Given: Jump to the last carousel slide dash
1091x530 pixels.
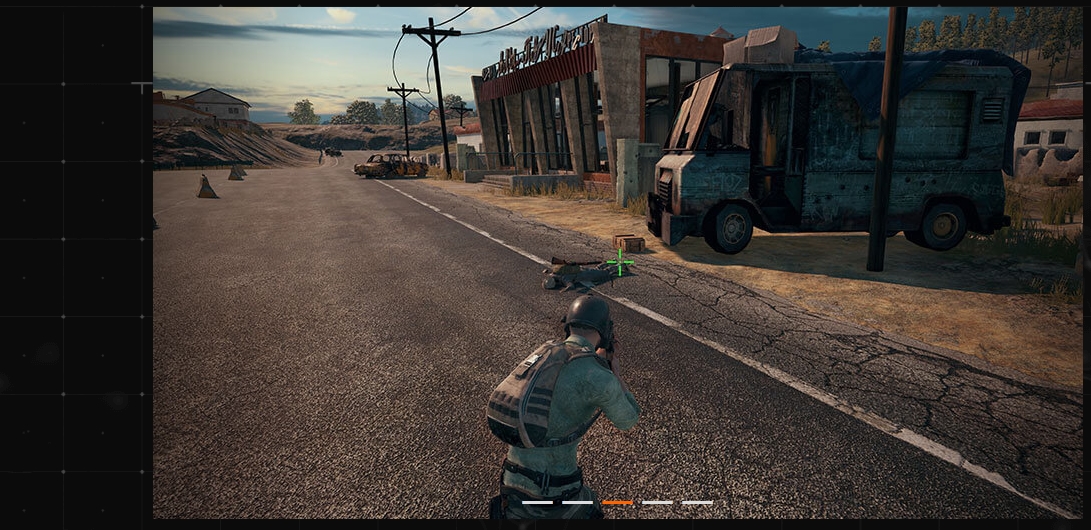Looking at the screenshot, I should click(x=697, y=502).
